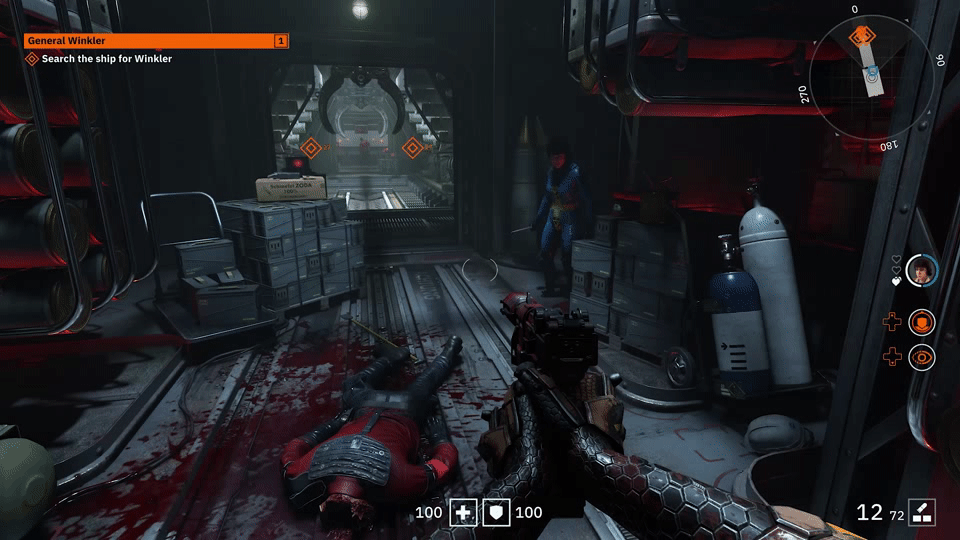This screenshot has height=540, width=960.
Task: Click the Search the ship objective line
Action: click(x=106, y=59)
